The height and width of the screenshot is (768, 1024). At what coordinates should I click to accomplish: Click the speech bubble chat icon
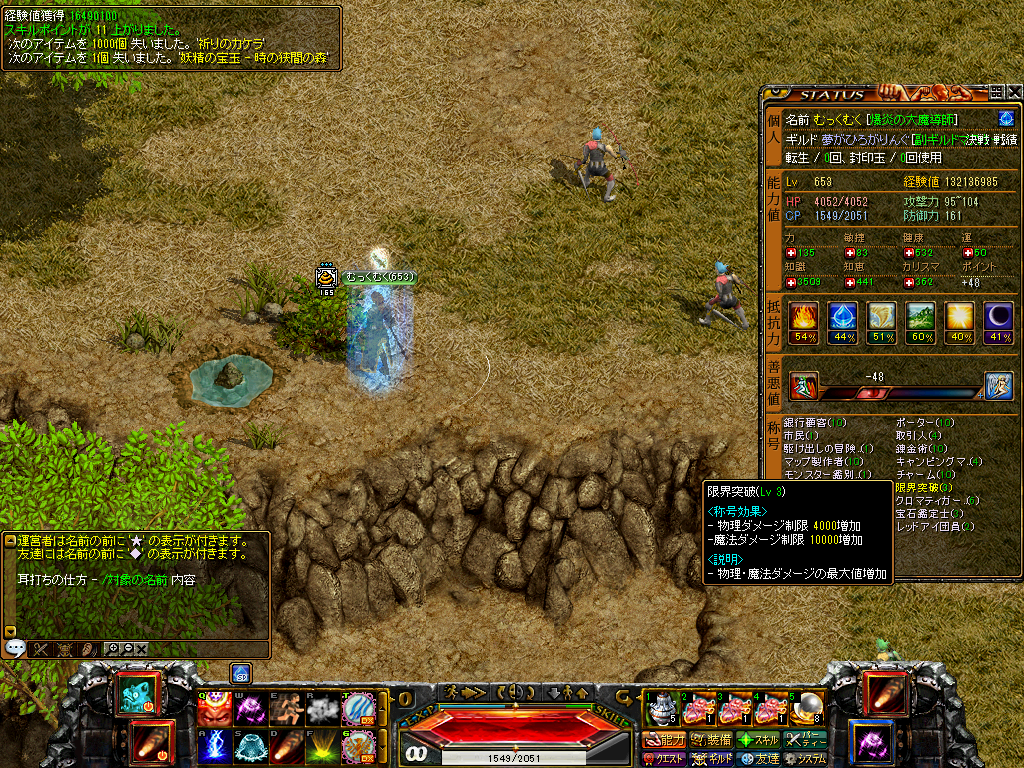[15, 648]
